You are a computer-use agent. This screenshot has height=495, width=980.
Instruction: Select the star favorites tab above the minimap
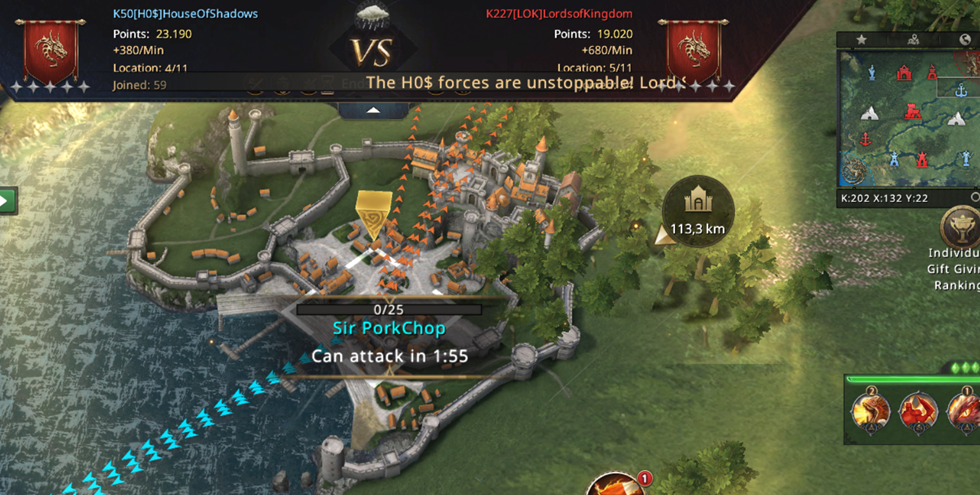[861, 40]
